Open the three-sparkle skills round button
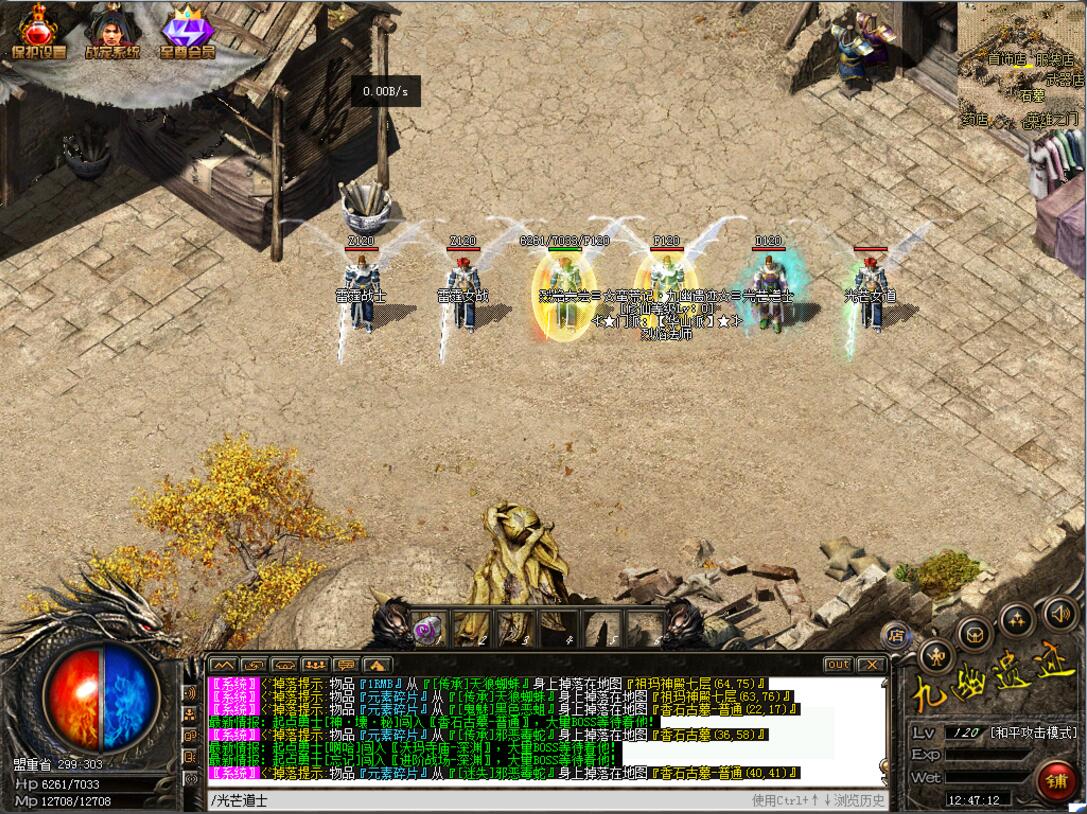 [x=1017, y=619]
